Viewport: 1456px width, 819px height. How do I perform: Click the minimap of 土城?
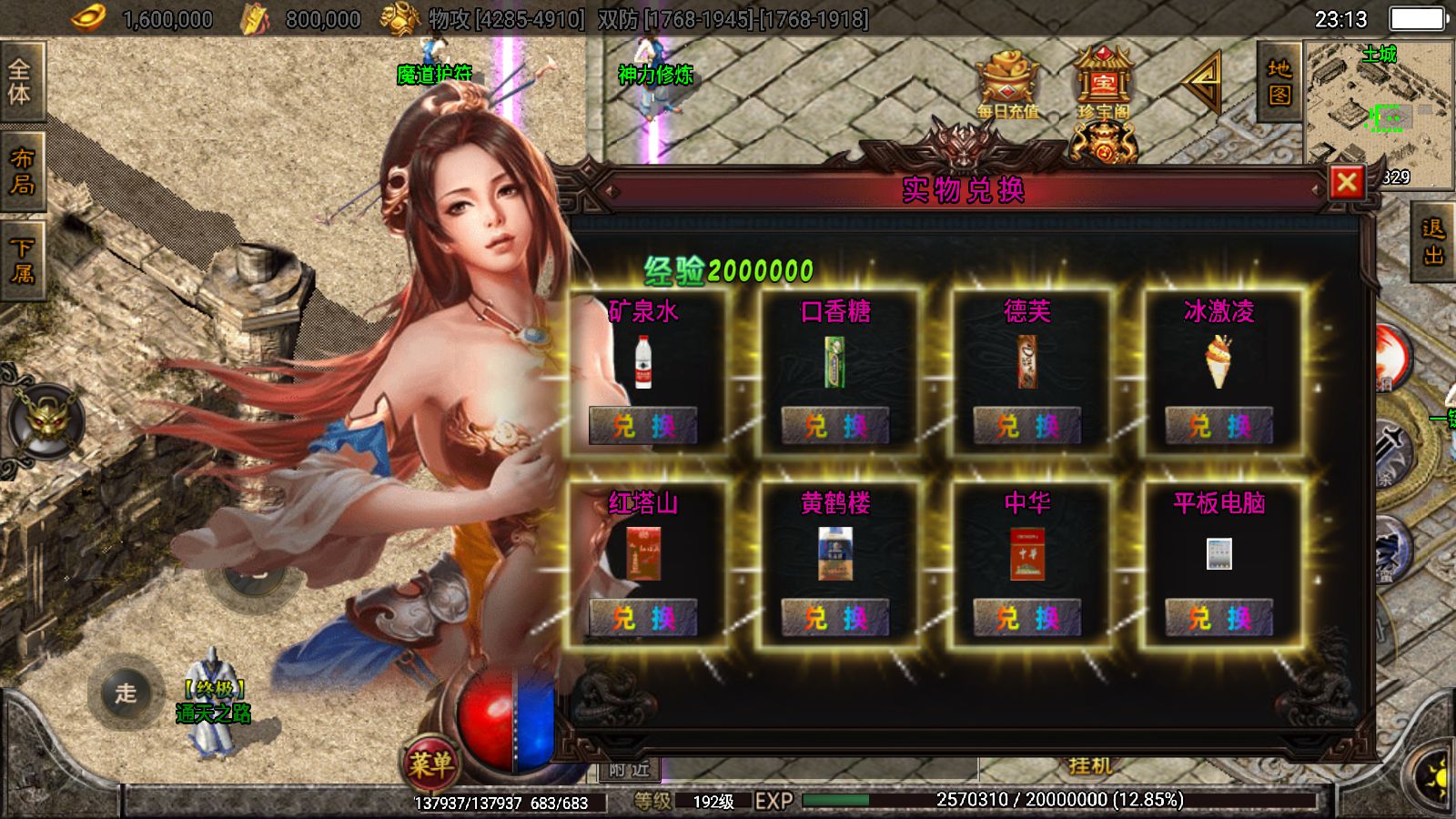pos(1379,109)
